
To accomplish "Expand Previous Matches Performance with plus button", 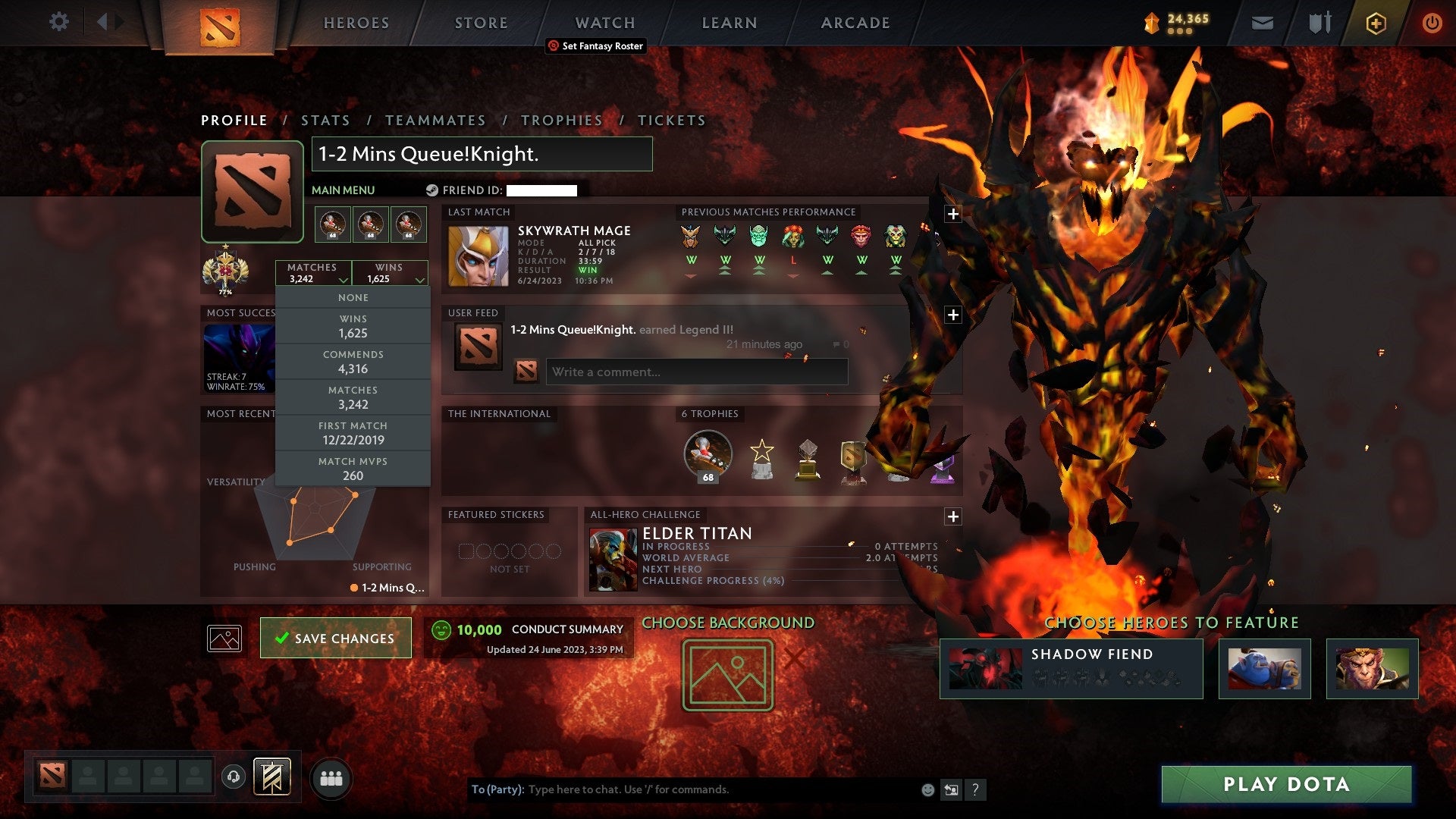I will 952,212.
